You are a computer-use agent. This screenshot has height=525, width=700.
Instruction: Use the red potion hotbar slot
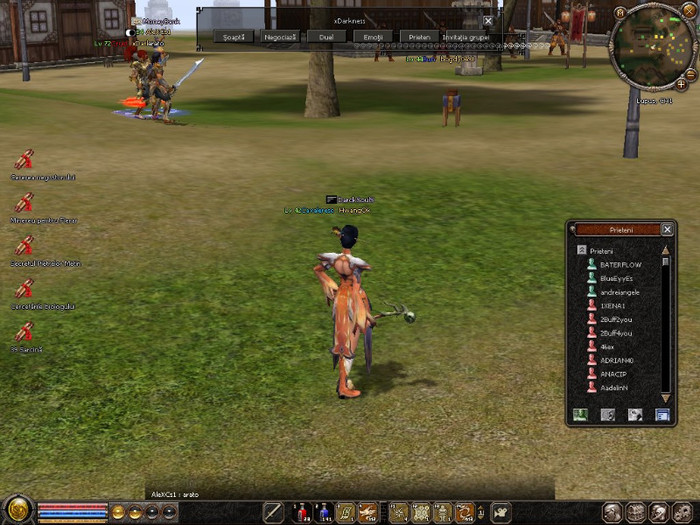[301, 513]
